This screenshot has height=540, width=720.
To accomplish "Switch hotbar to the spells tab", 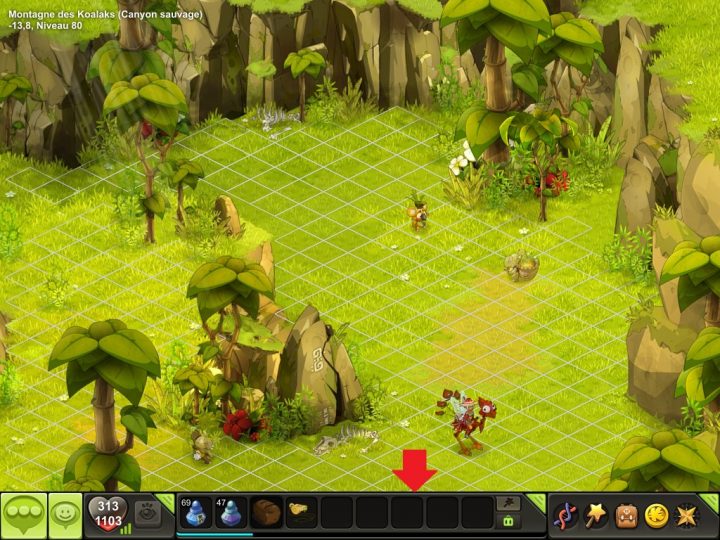I will click(509, 503).
